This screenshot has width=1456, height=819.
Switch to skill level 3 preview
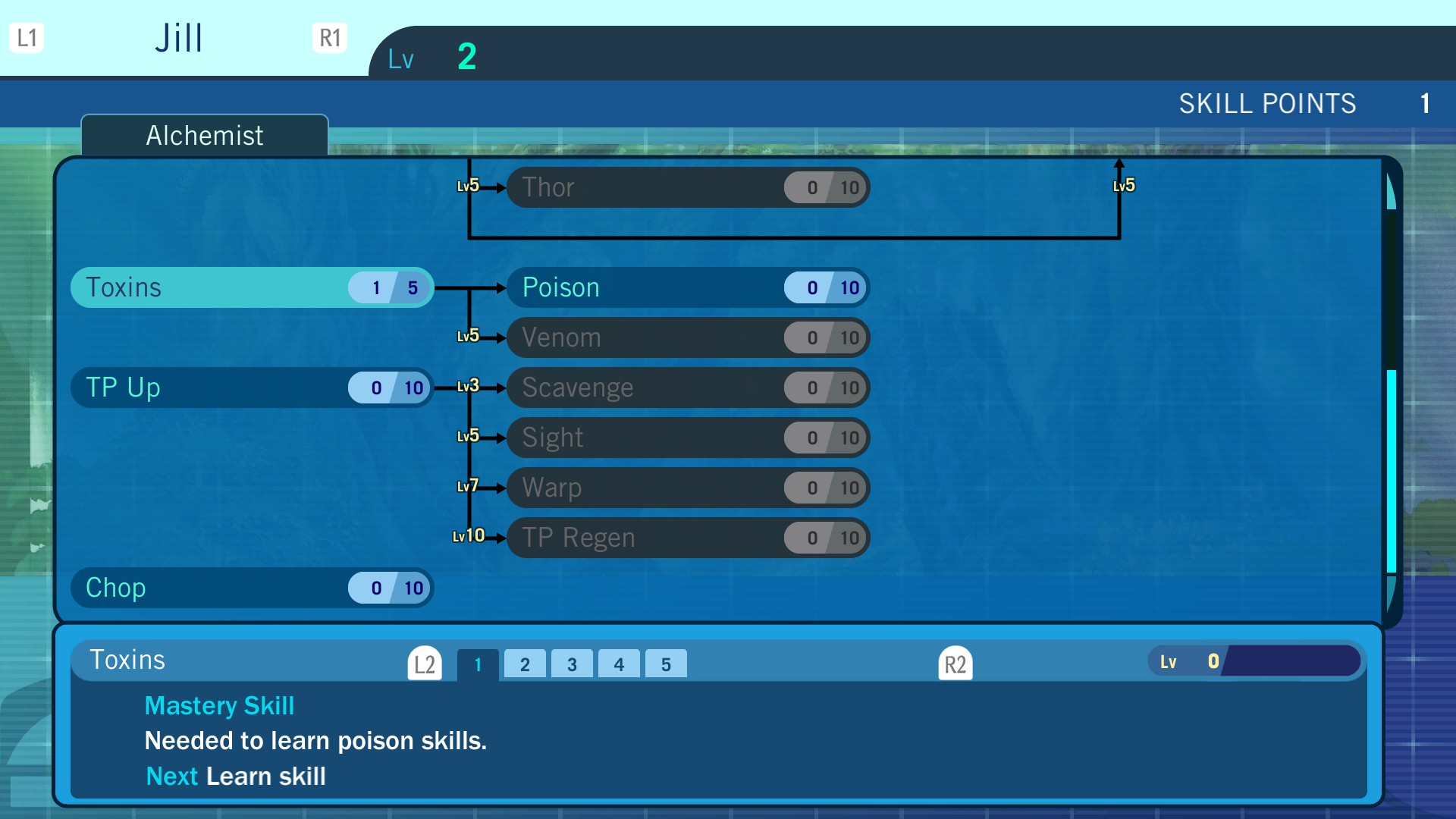coord(572,664)
